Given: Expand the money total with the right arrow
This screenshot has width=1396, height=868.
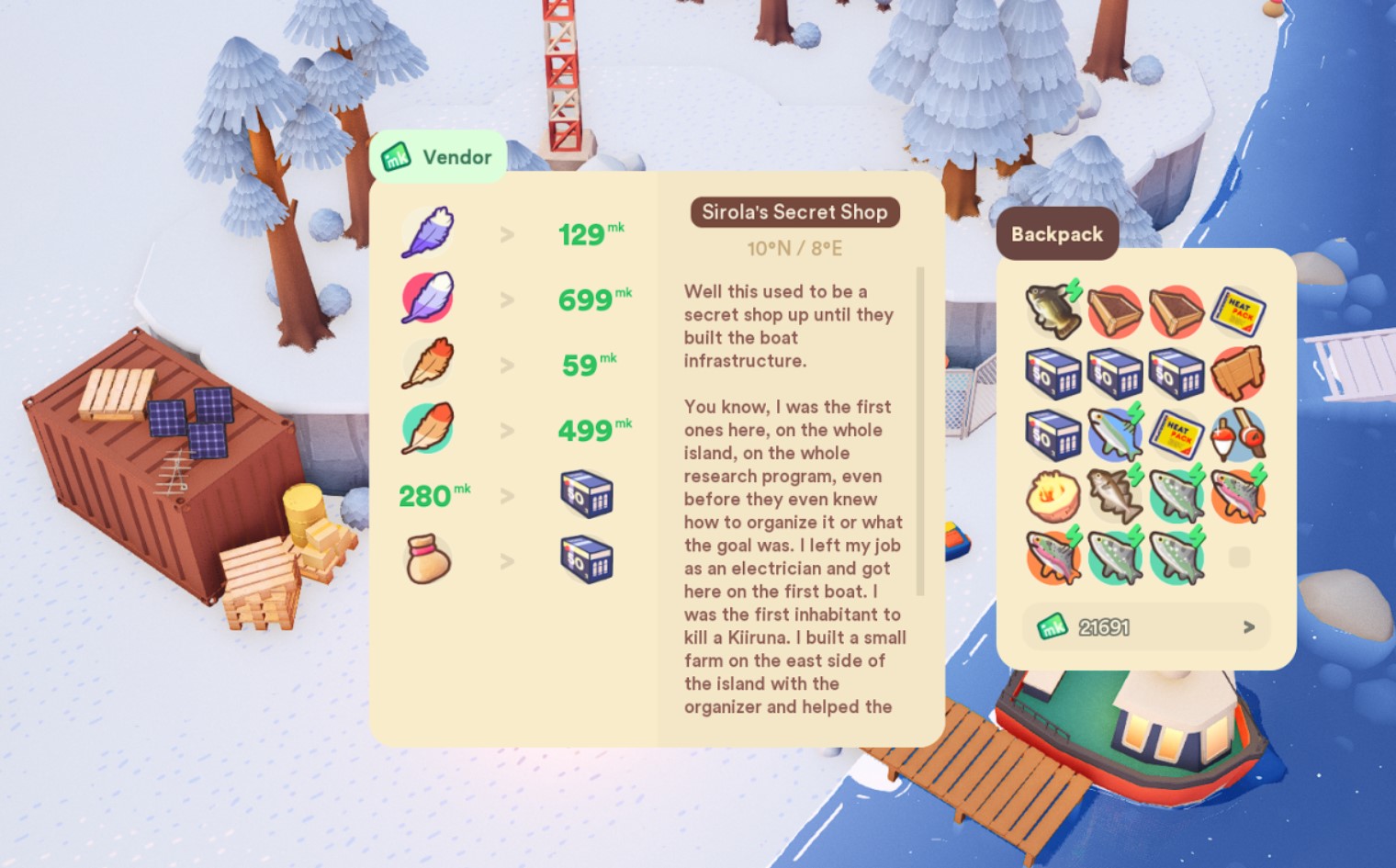Looking at the screenshot, I should (x=1249, y=627).
